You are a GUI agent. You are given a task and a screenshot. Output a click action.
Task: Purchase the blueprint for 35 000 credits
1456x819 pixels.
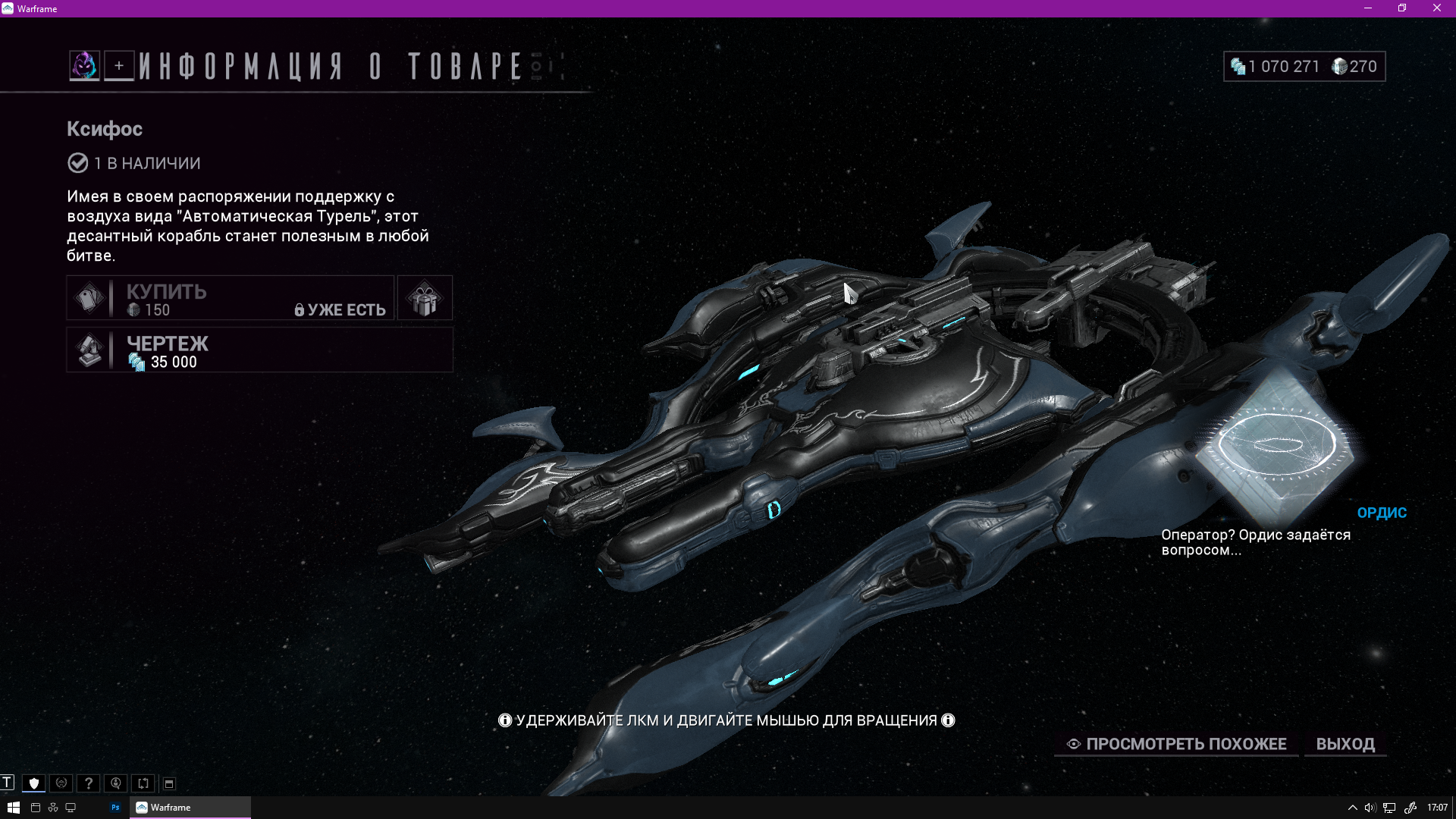click(259, 350)
